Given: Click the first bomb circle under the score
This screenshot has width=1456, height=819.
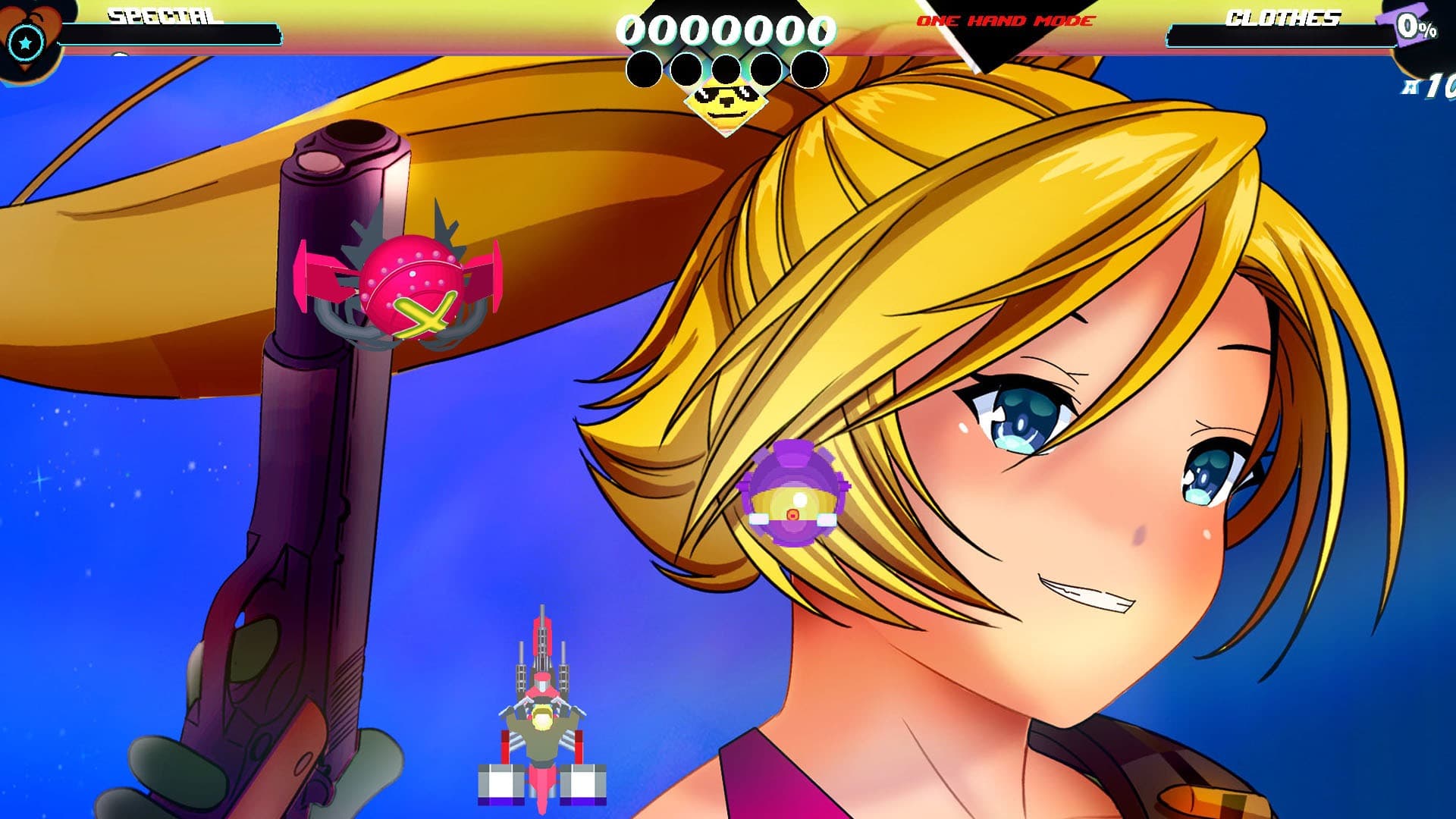Looking at the screenshot, I should coord(645,69).
